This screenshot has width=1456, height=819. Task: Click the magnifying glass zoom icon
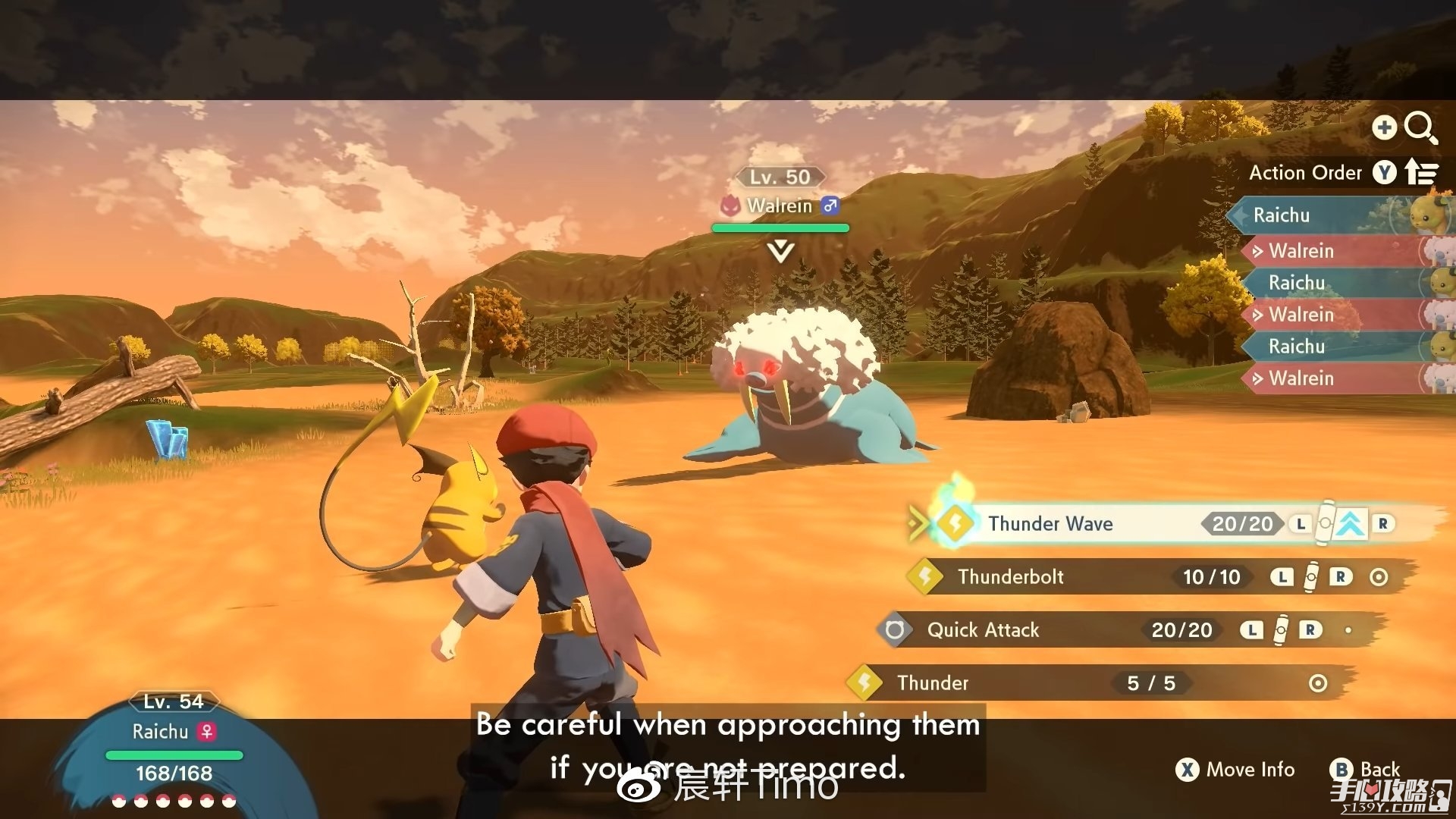coord(1420,127)
